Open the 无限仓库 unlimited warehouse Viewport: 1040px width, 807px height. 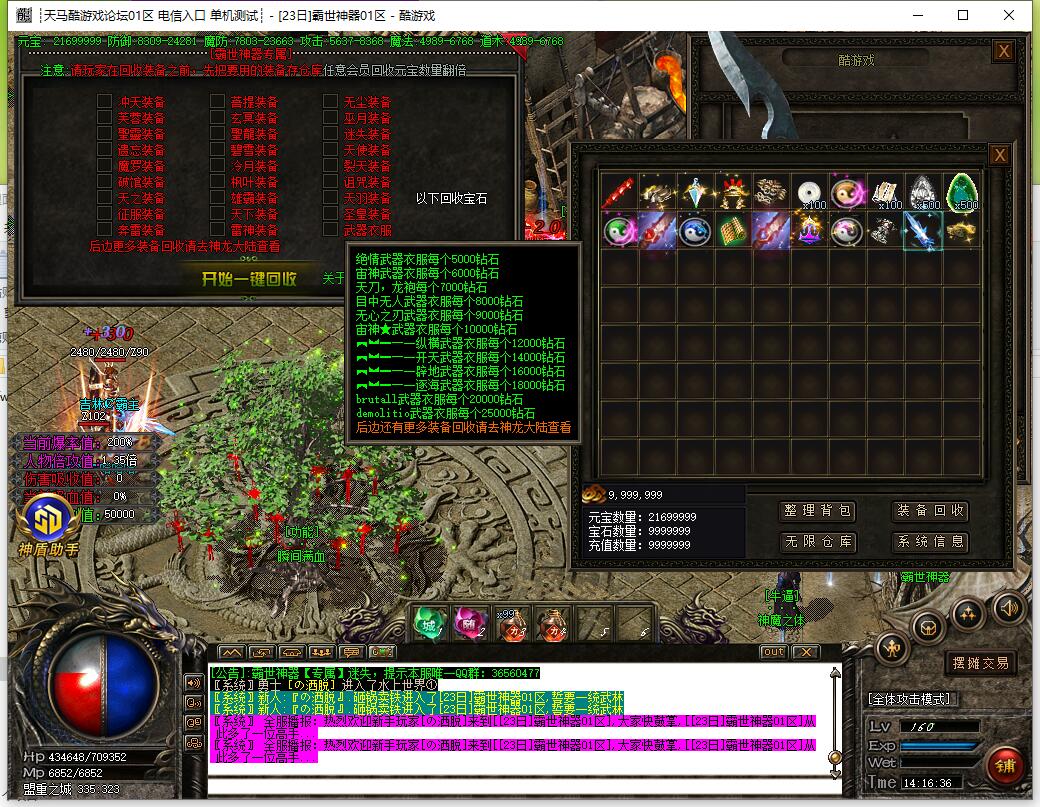818,542
